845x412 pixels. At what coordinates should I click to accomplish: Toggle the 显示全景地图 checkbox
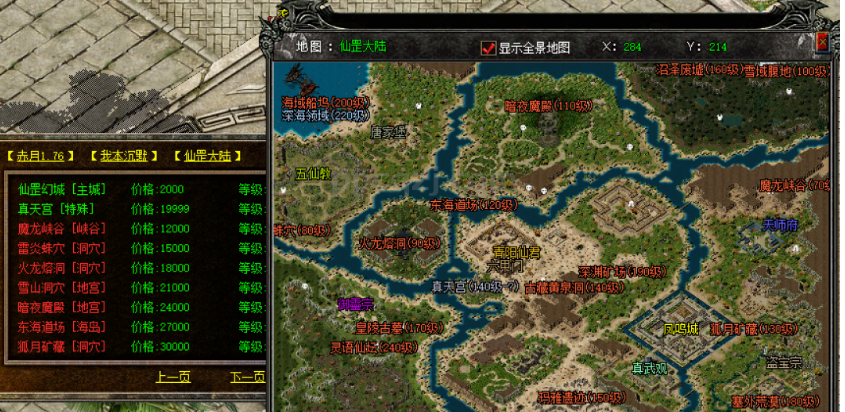(489, 47)
